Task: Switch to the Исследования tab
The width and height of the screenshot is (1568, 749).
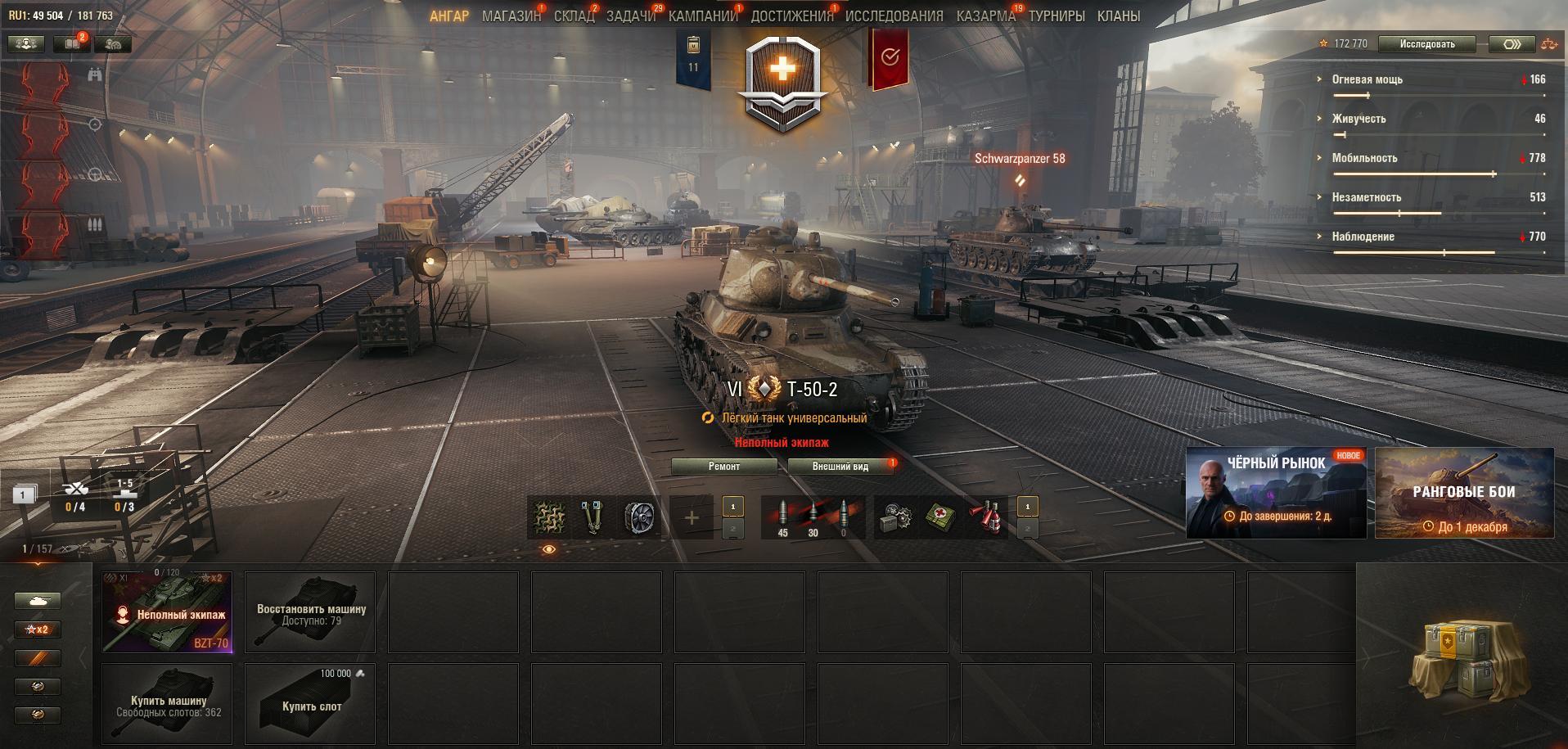Action: coord(894,16)
